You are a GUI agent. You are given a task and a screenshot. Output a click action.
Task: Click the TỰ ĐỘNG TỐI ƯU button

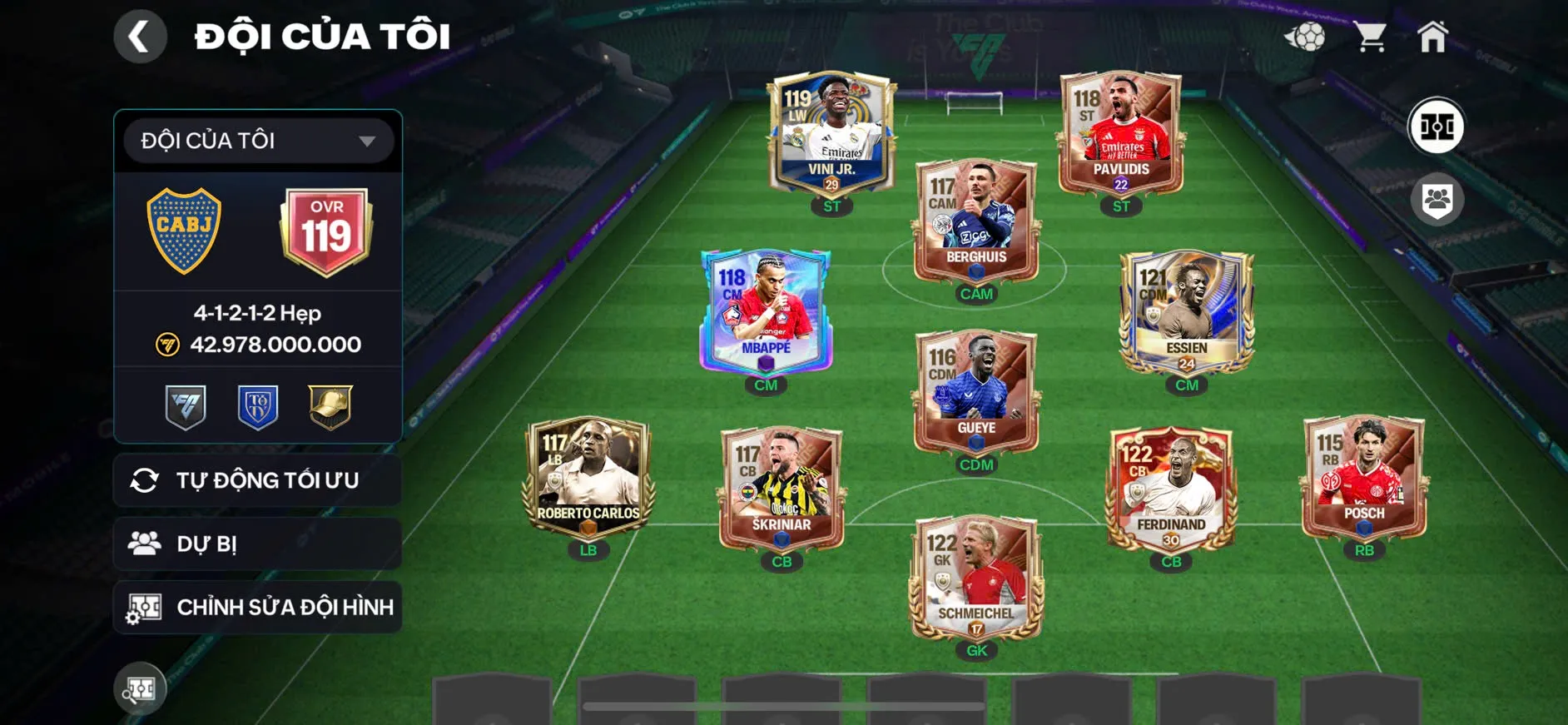pyautogui.click(x=256, y=479)
